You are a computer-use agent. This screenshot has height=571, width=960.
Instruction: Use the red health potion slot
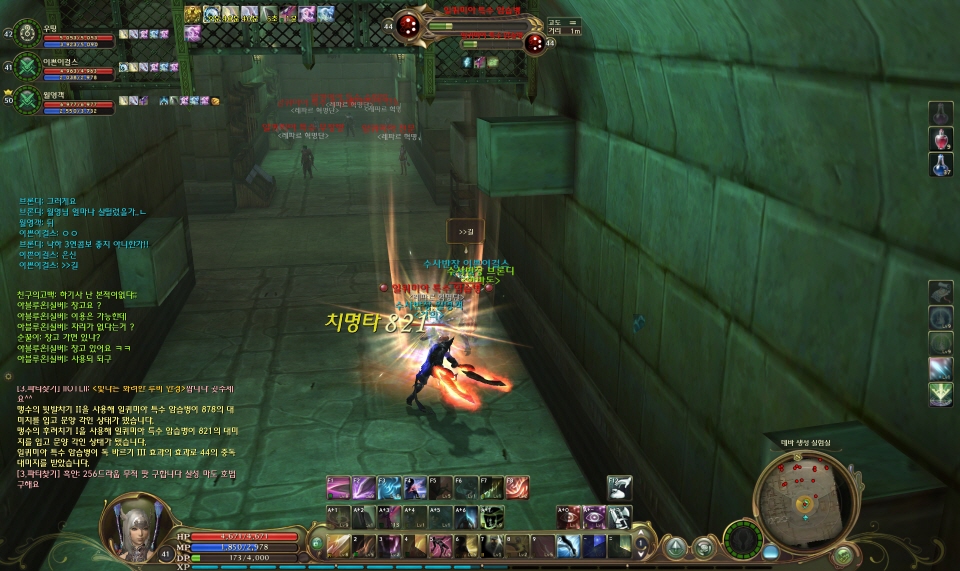(x=941, y=137)
